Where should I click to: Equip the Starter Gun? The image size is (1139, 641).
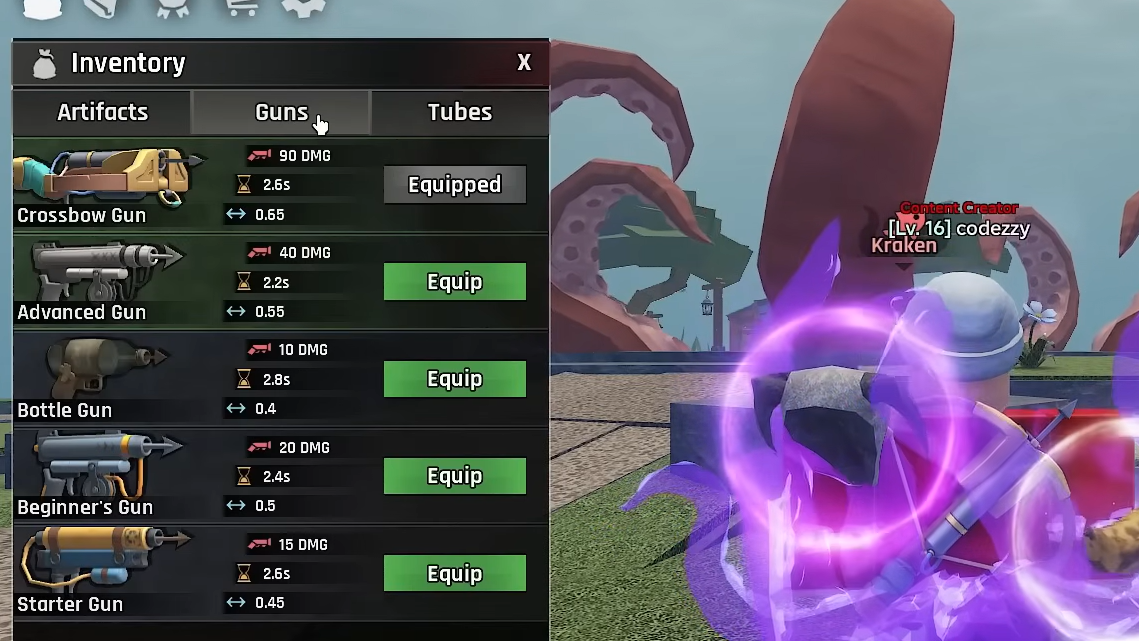coord(455,574)
